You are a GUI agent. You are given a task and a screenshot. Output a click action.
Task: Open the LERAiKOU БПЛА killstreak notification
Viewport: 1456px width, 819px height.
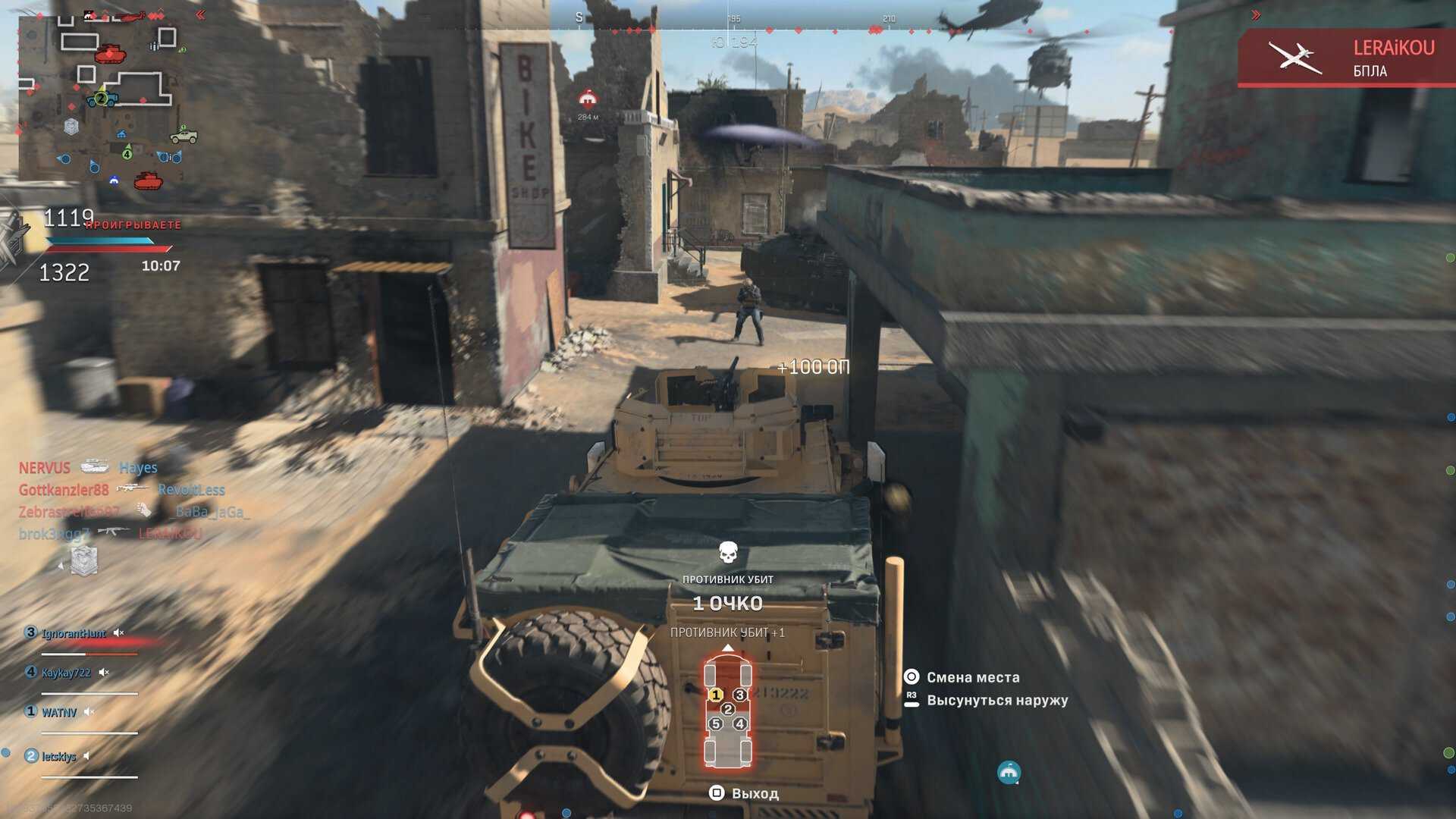click(1347, 58)
